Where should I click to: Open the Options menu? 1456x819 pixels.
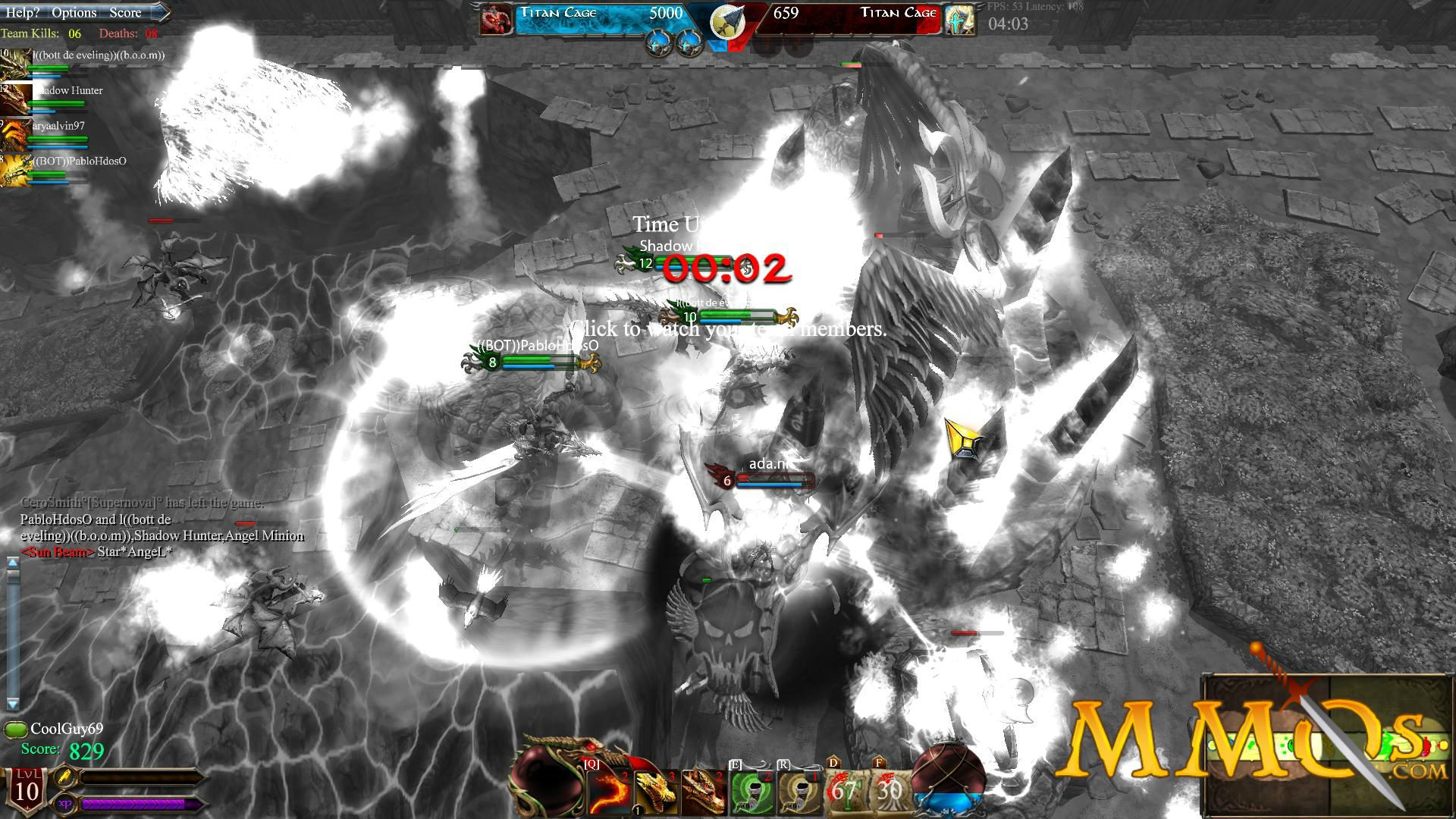pos(74,12)
